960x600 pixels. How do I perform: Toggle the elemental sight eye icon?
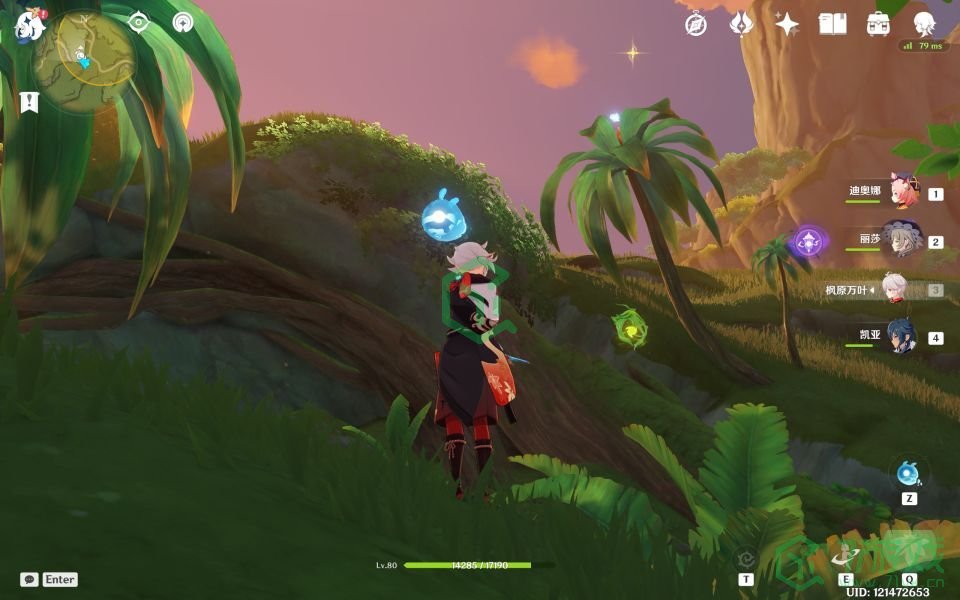coord(139,23)
